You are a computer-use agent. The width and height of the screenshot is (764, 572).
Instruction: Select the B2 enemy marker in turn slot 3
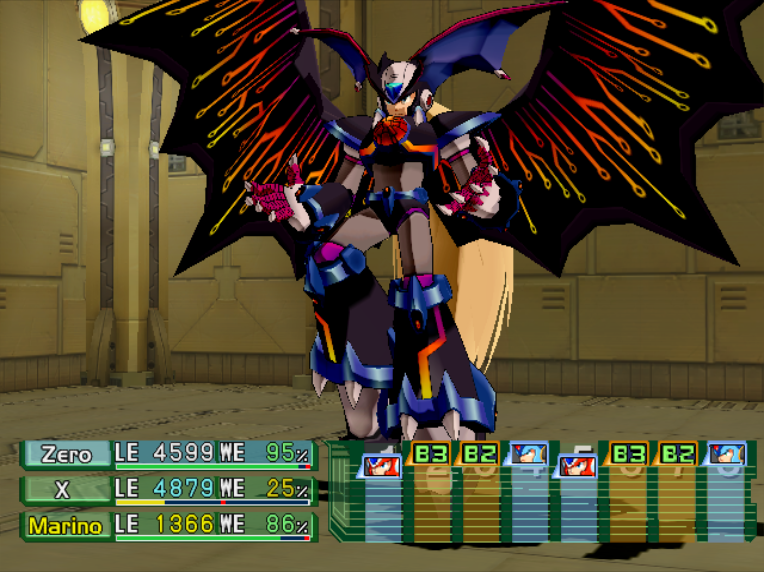pos(479,453)
